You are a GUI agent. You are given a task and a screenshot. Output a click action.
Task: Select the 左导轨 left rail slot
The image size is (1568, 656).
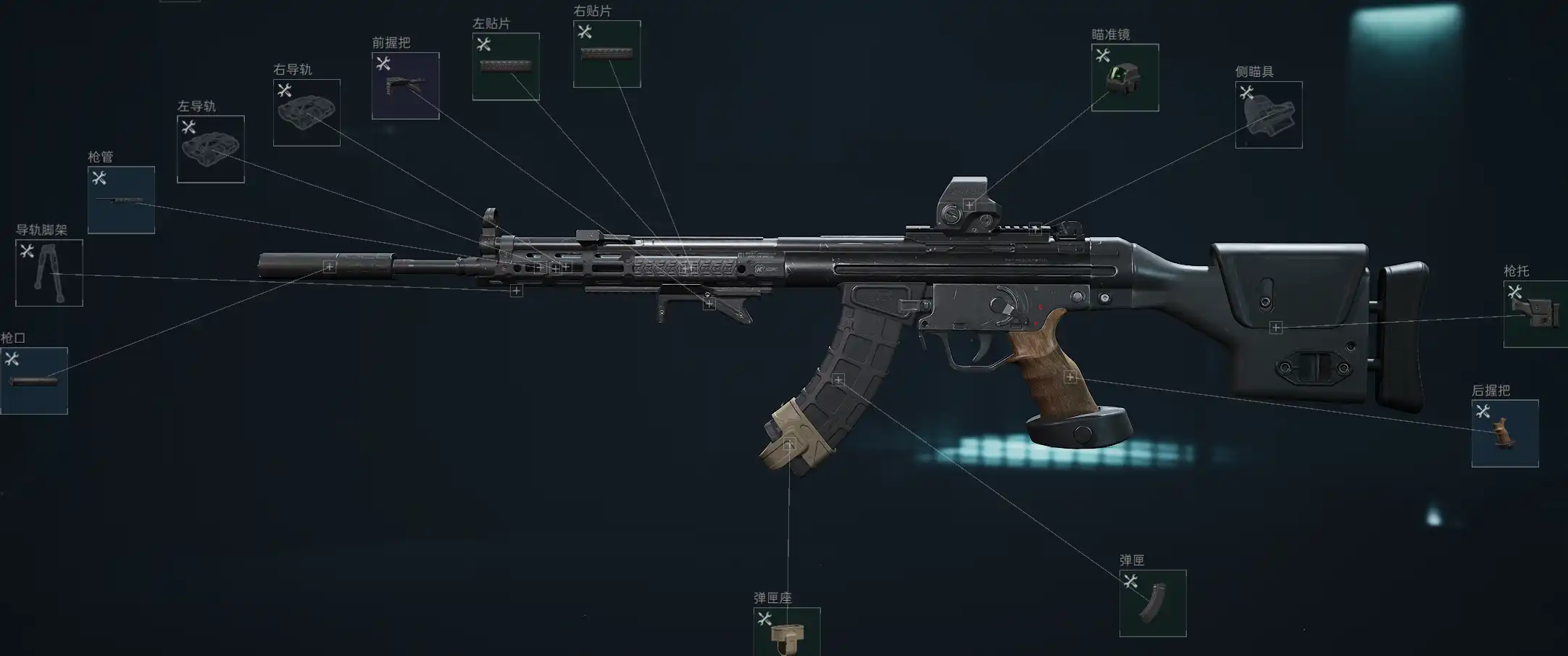[x=211, y=149]
